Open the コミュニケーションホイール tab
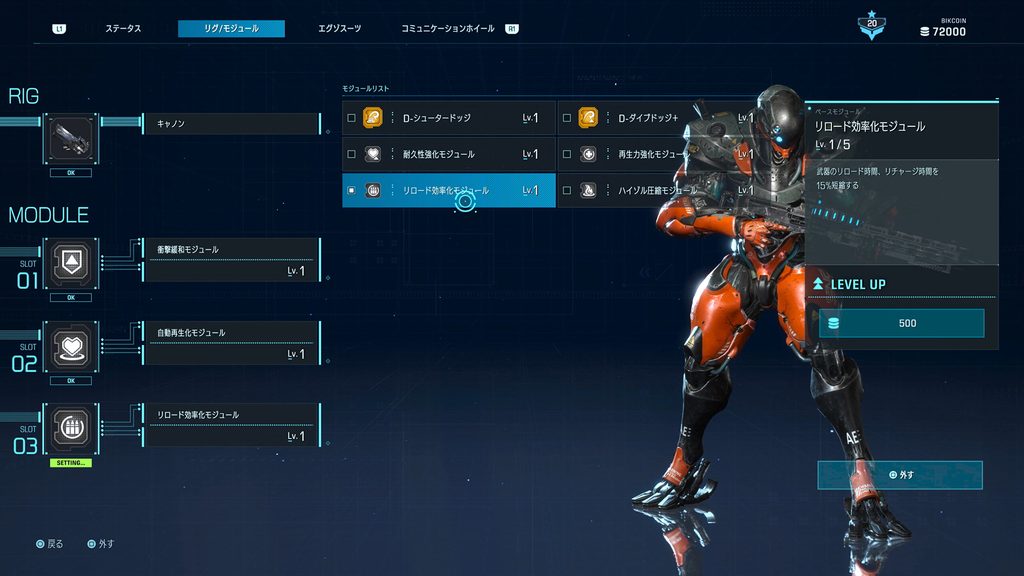 point(447,29)
